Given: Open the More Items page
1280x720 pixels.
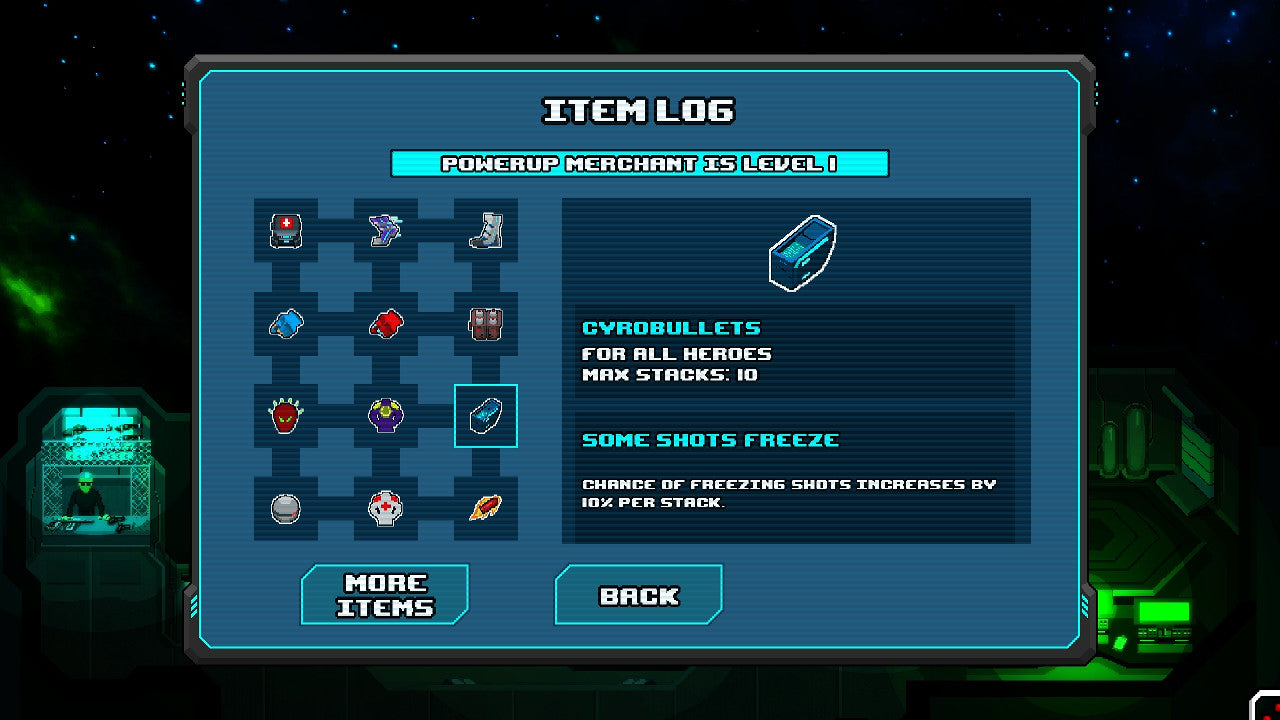Looking at the screenshot, I should point(385,595).
